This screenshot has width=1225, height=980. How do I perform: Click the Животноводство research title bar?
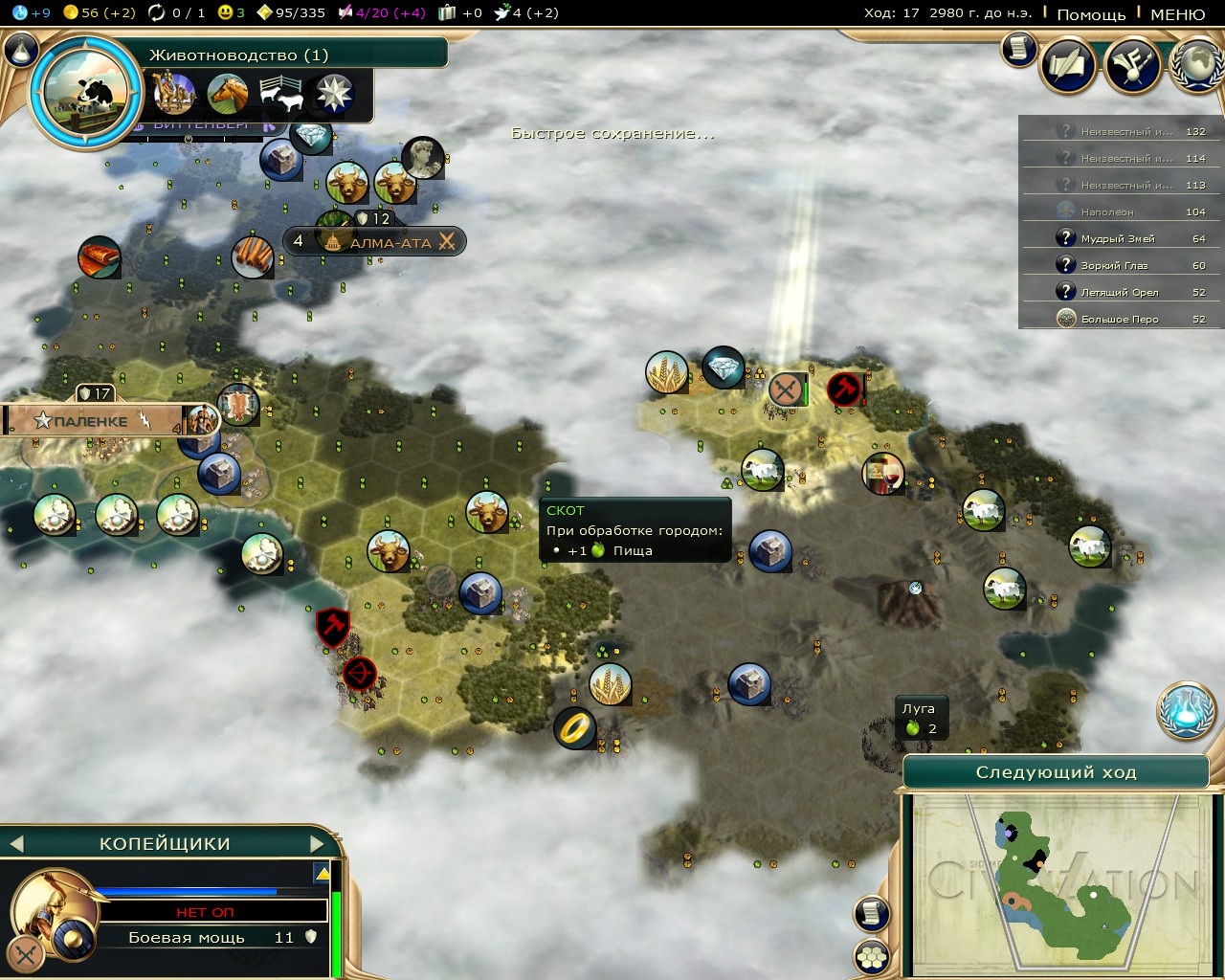(x=287, y=55)
